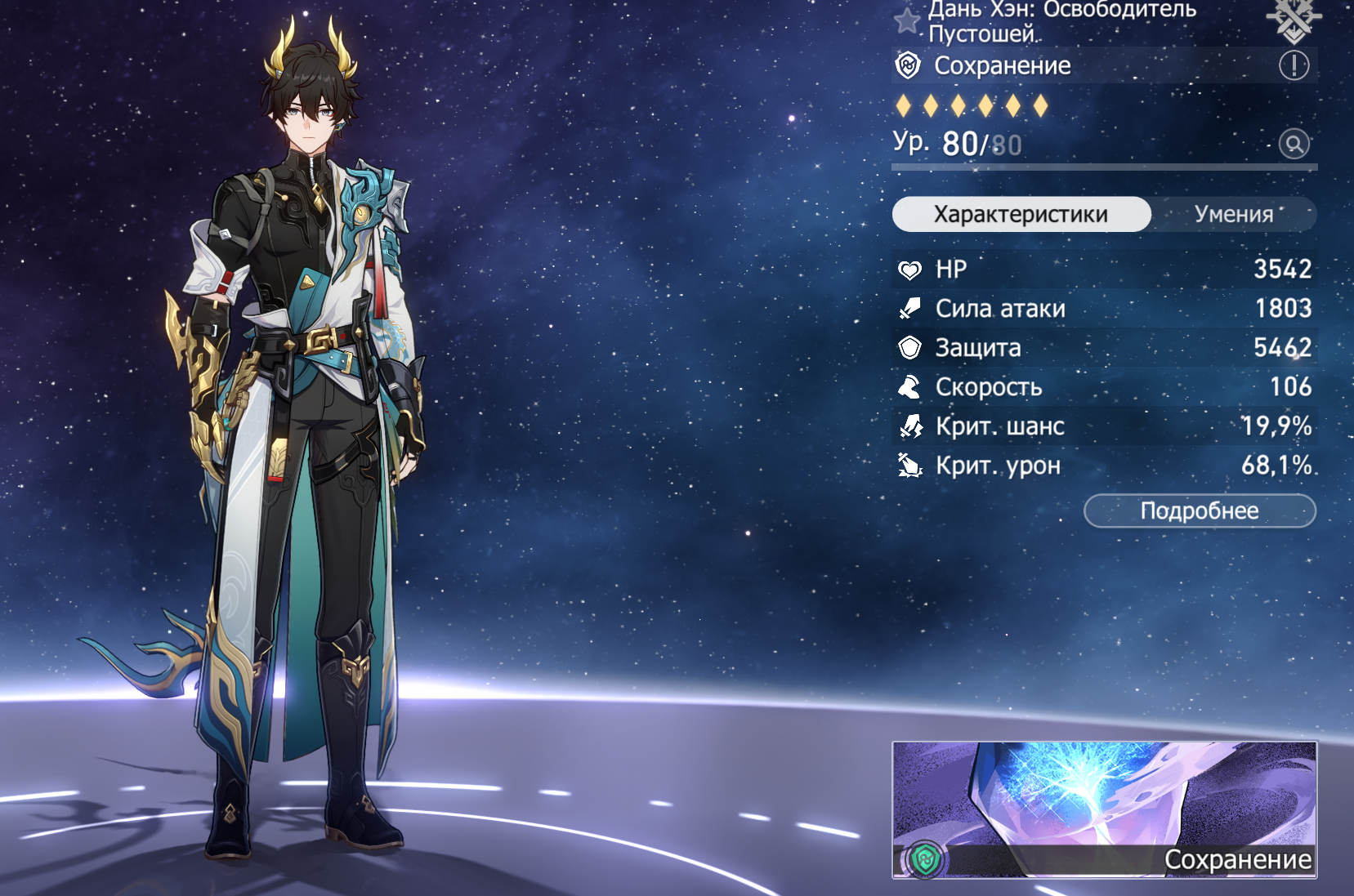This screenshot has width=1354, height=896.
Task: Click the magnifier icon beside level
Action: [1294, 145]
